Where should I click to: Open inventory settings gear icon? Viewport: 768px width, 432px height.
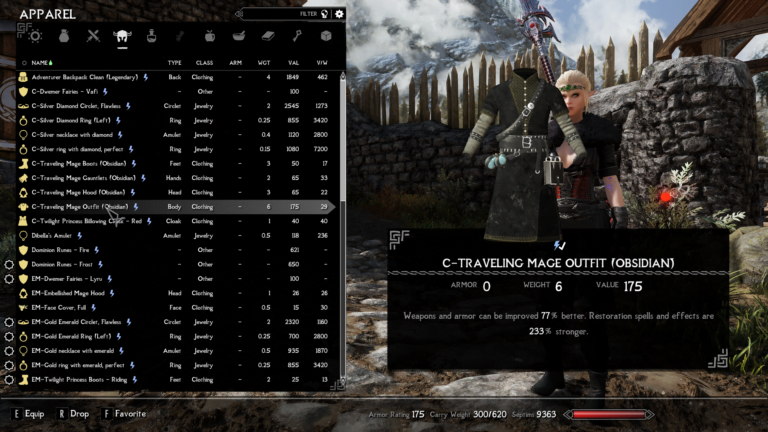[x=340, y=14]
